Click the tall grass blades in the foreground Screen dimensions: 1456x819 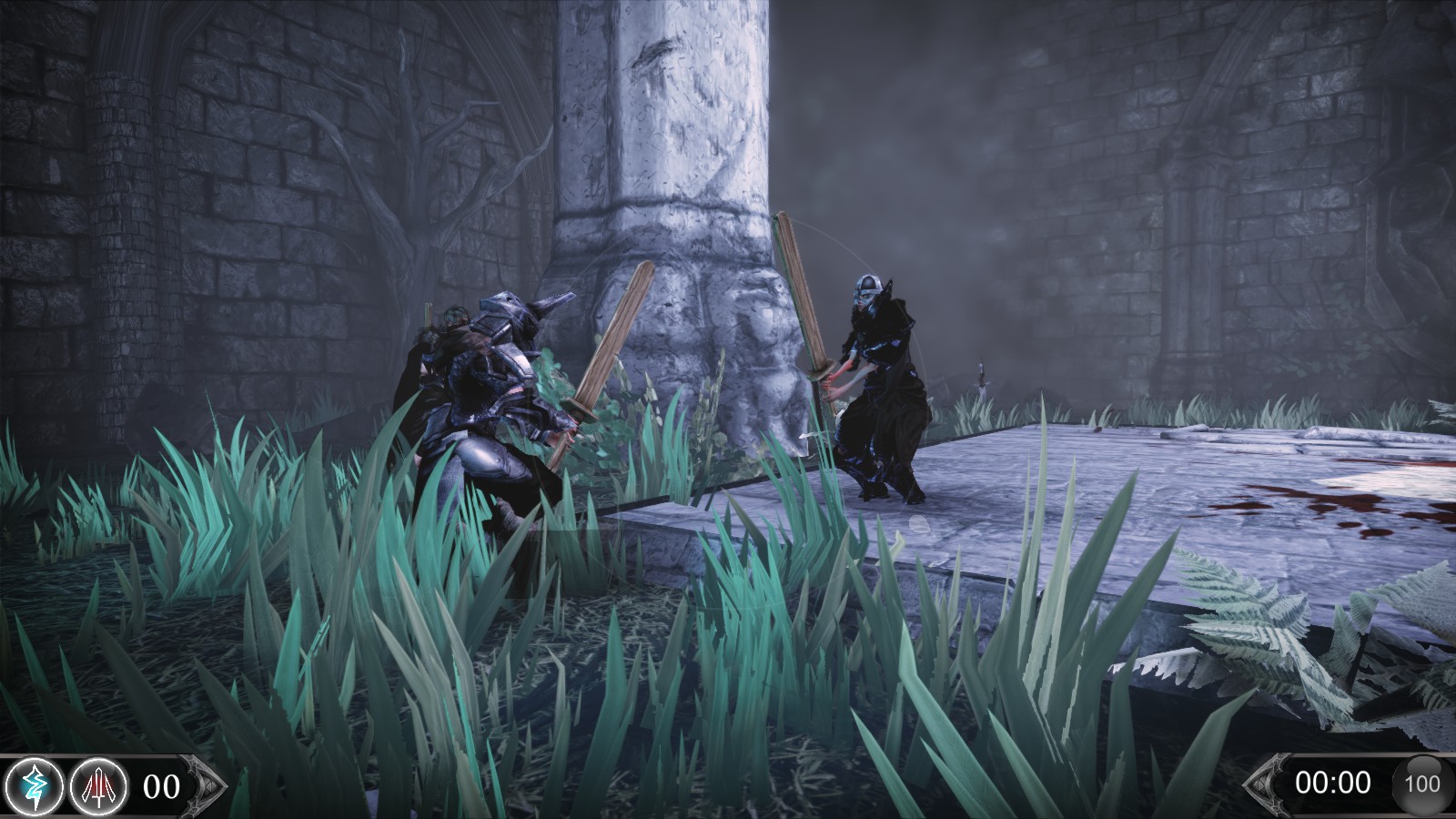pos(273,637)
